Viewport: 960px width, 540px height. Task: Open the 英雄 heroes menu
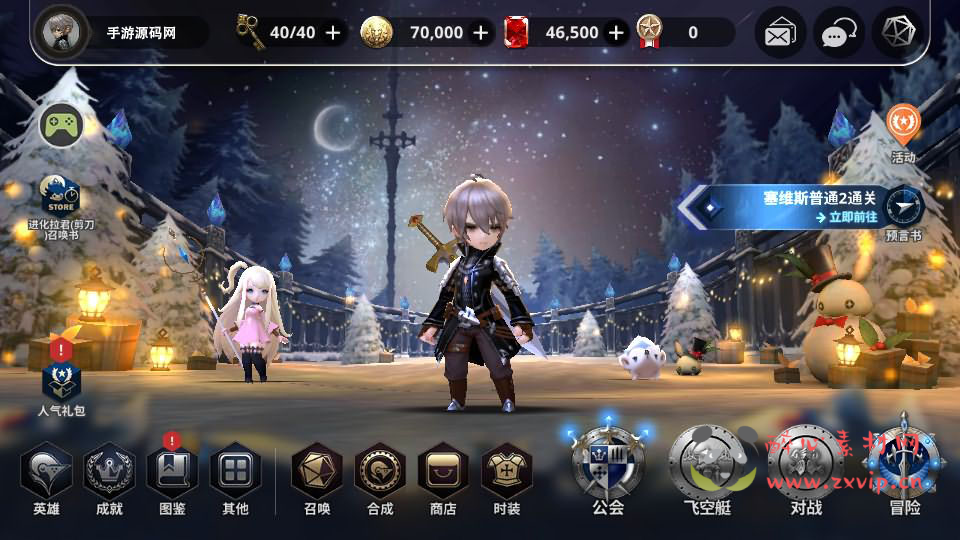click(x=46, y=473)
